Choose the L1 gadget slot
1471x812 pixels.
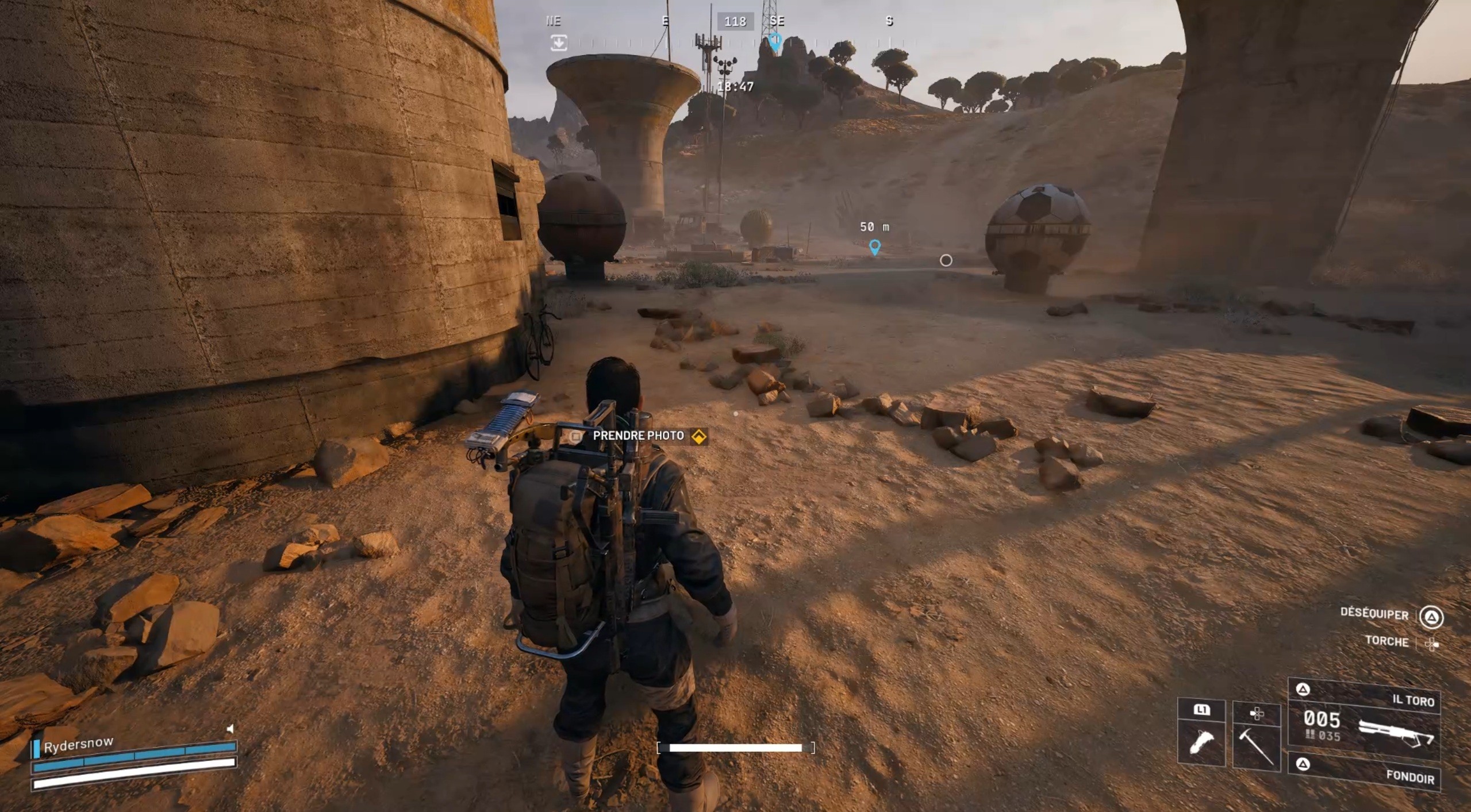point(1201,734)
